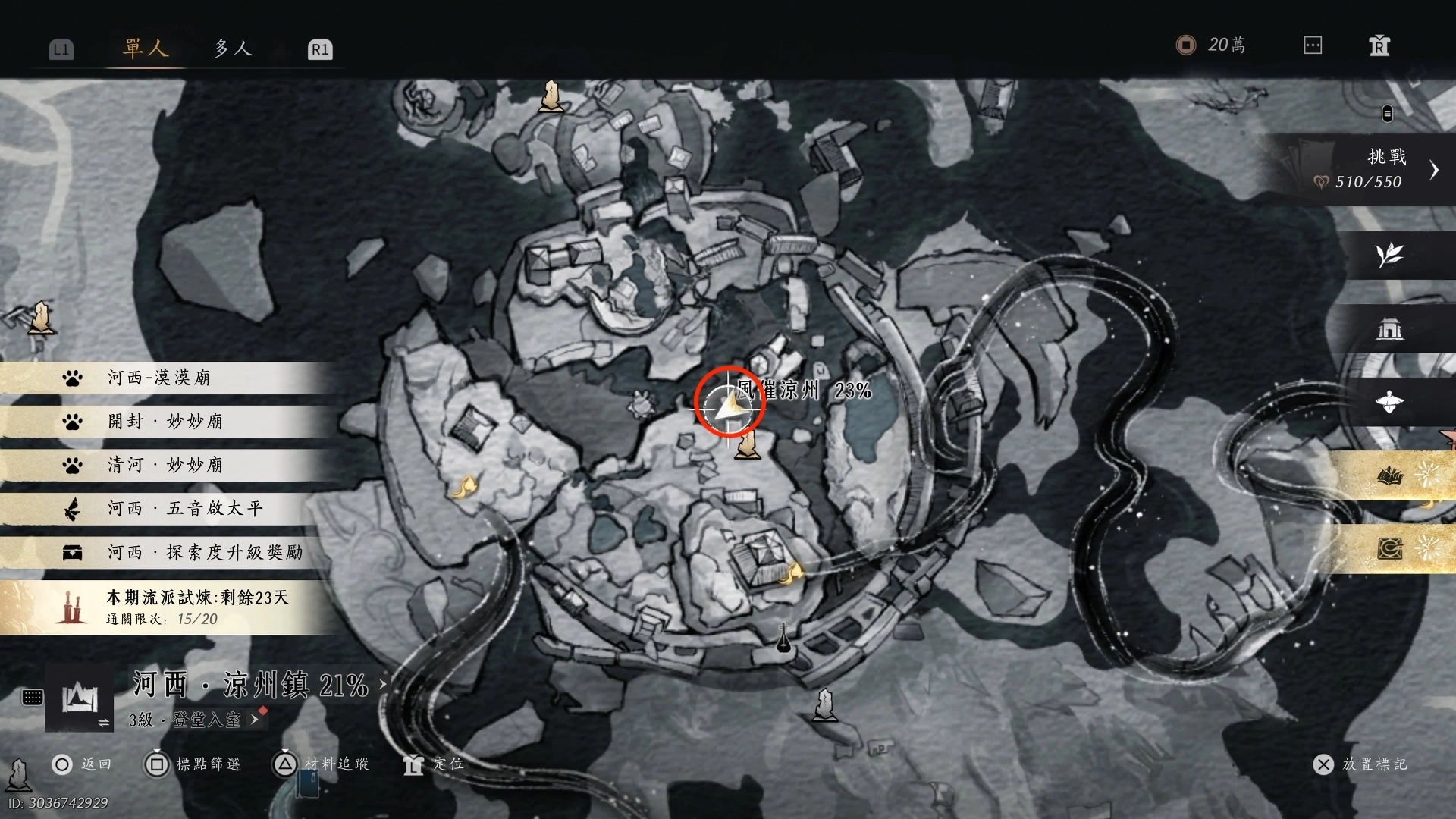Viewport: 1456px width, 819px height.
Task: Choose 清河·妙妙廟 from the list
Action: [165, 465]
